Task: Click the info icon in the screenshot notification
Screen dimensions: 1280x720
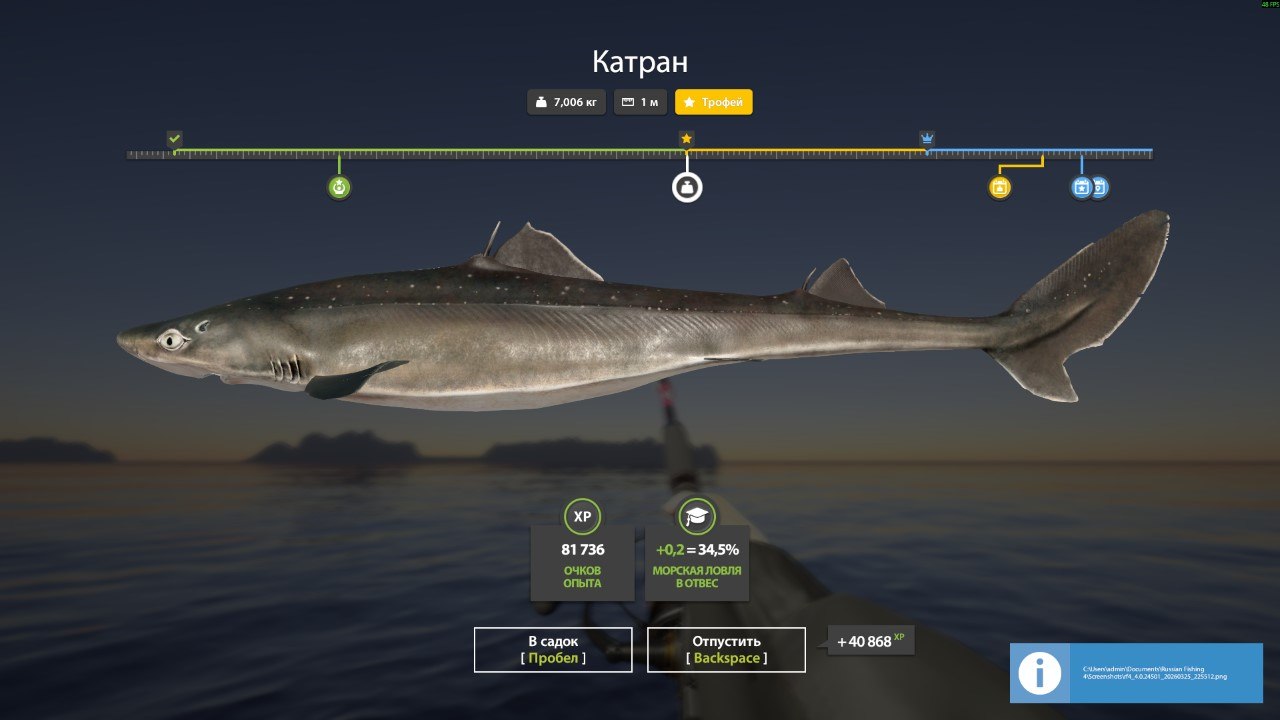Action: coord(1038,673)
